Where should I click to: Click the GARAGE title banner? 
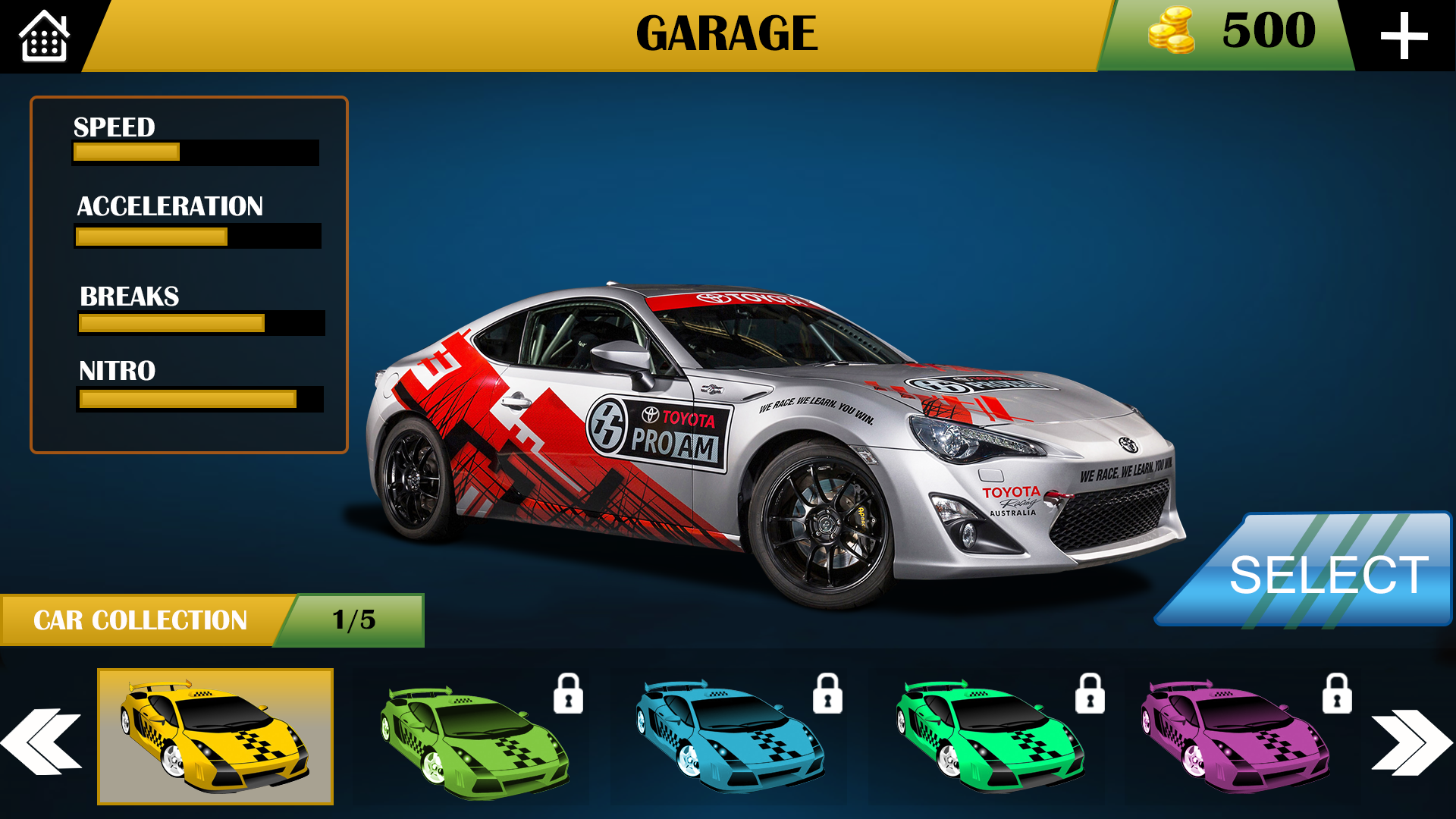(726, 32)
